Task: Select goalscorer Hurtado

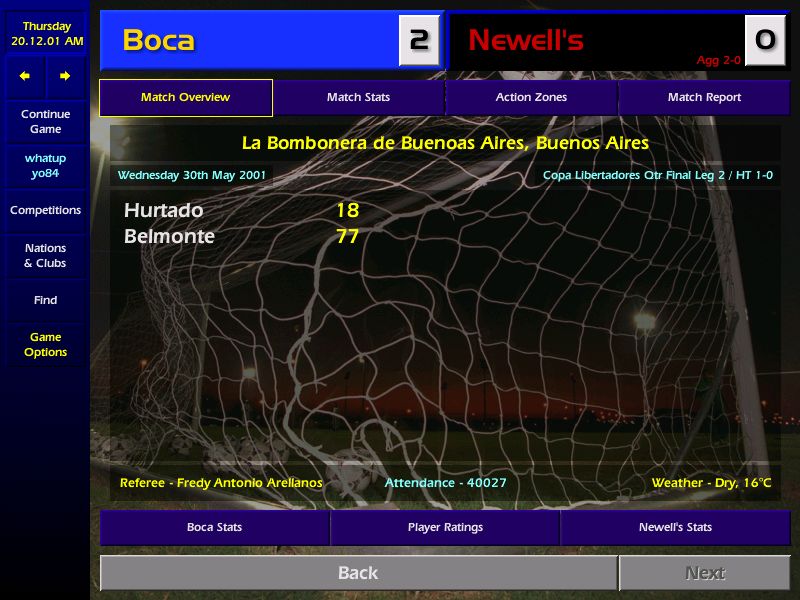Action: point(163,211)
